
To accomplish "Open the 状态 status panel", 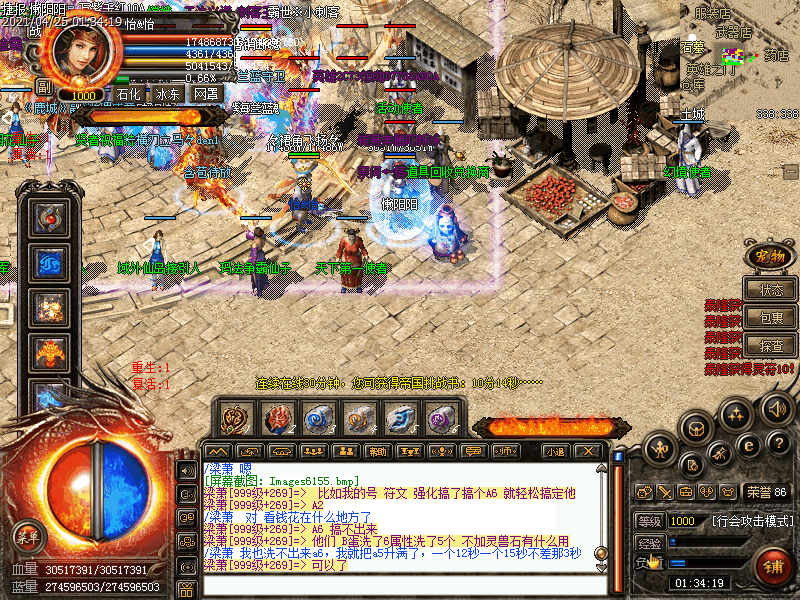I will pyautogui.click(x=771, y=290).
